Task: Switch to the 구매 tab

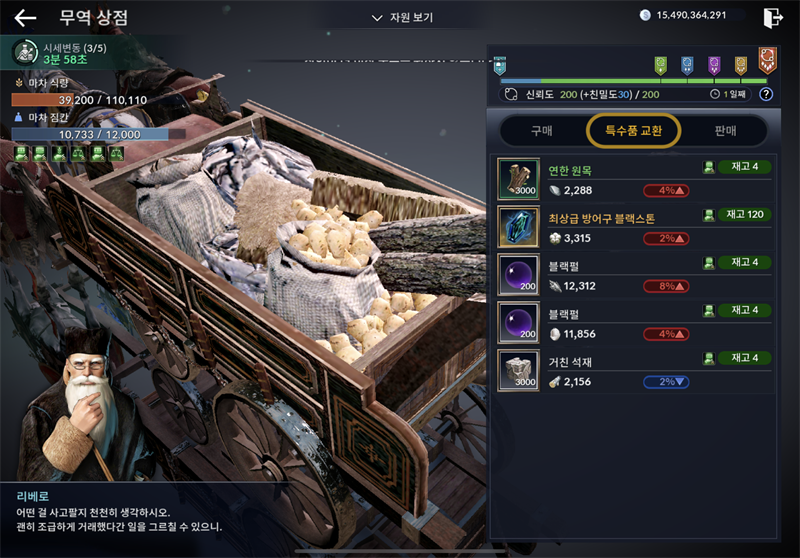Action: pos(541,130)
